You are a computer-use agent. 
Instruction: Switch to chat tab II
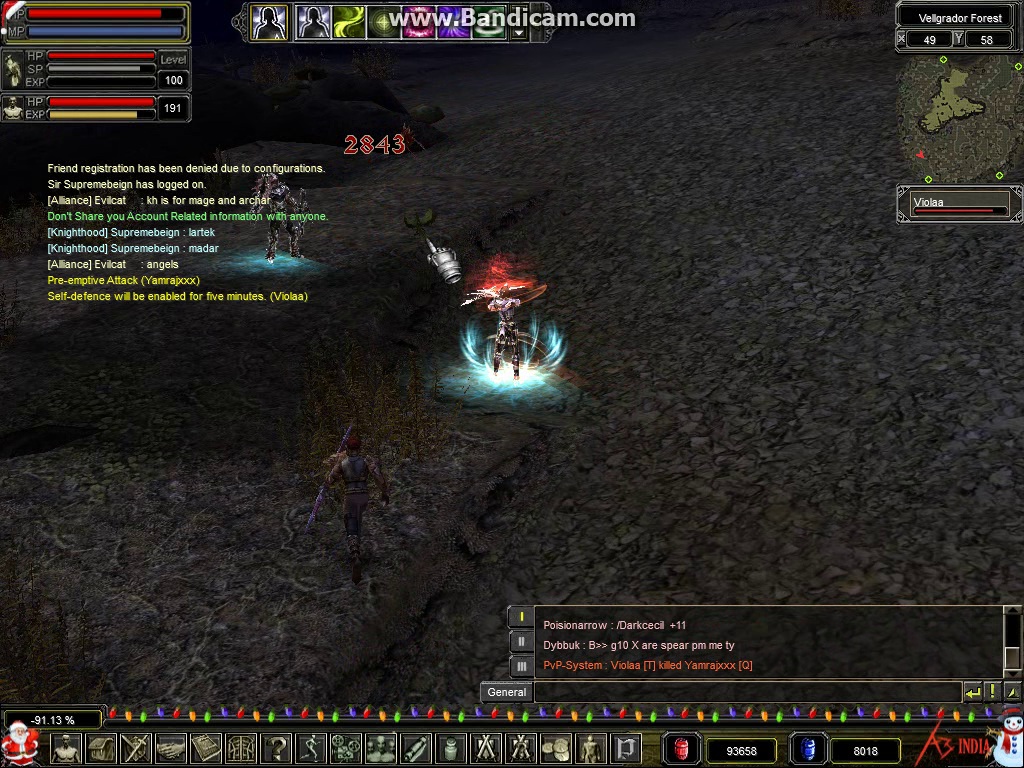pyautogui.click(x=521, y=641)
